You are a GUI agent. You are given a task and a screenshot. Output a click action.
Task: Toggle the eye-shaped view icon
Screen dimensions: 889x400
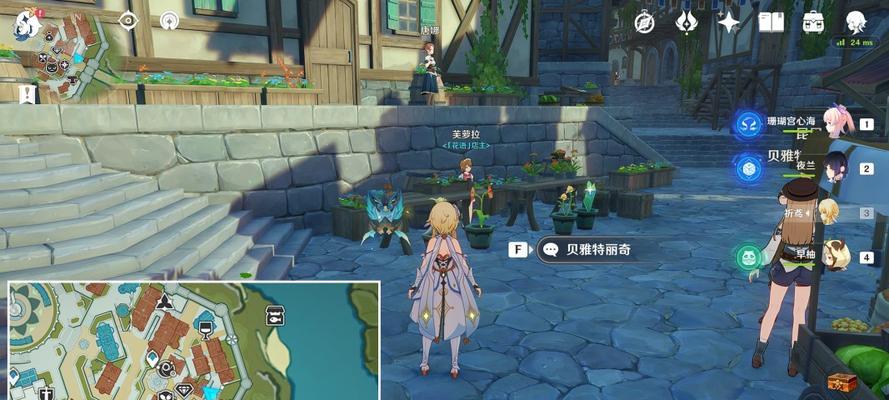coord(128,20)
